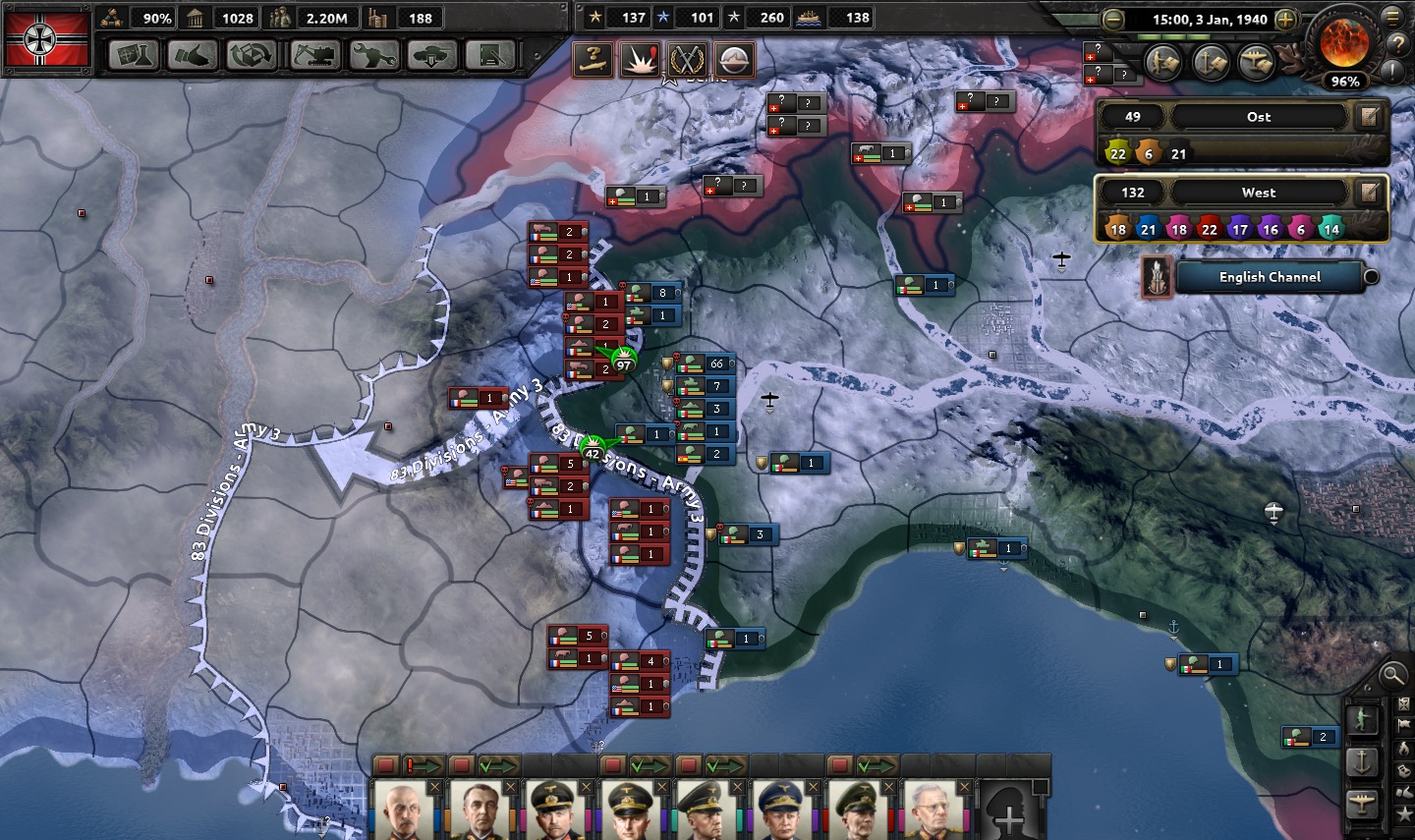Open the Logistics clipboard menu
The width and height of the screenshot is (1415, 840).
coord(490,55)
